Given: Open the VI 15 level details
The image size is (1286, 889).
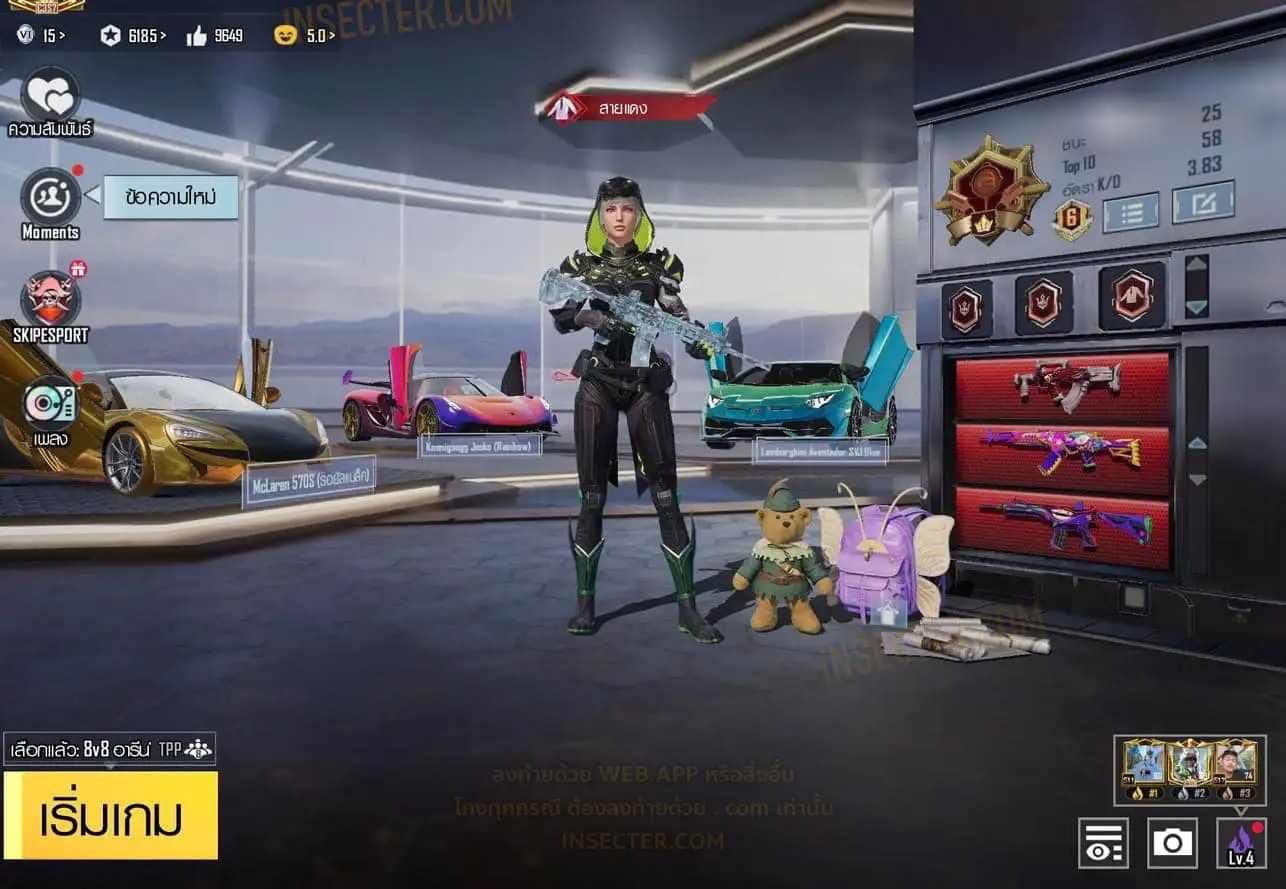Looking at the screenshot, I should [42, 36].
